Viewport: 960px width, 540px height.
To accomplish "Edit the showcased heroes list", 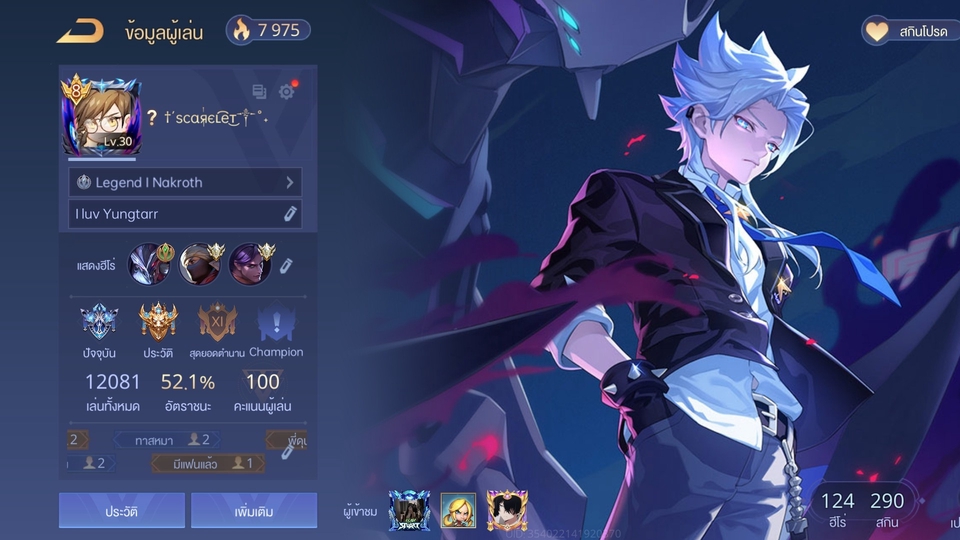I will click(x=286, y=265).
